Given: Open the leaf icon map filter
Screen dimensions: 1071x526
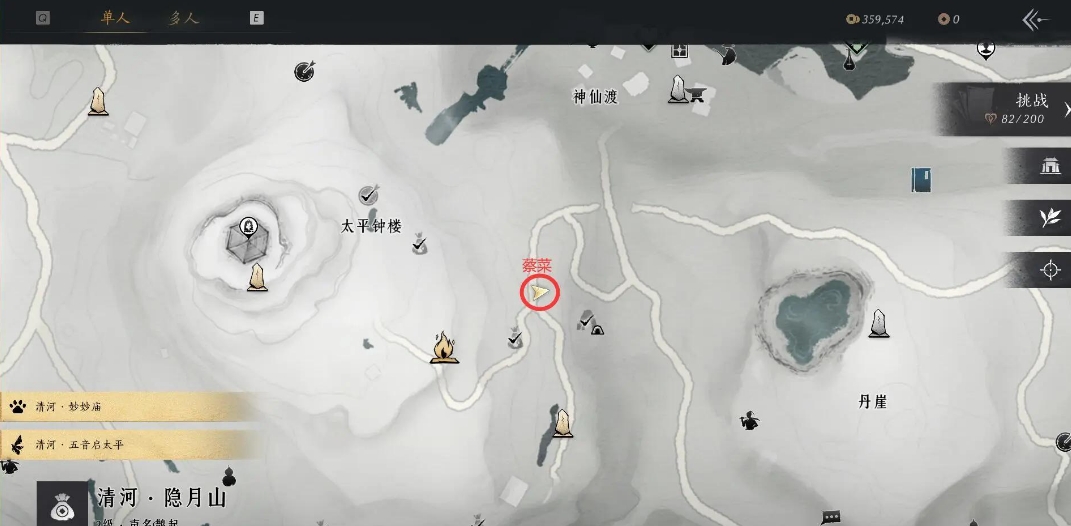Looking at the screenshot, I should (1050, 218).
